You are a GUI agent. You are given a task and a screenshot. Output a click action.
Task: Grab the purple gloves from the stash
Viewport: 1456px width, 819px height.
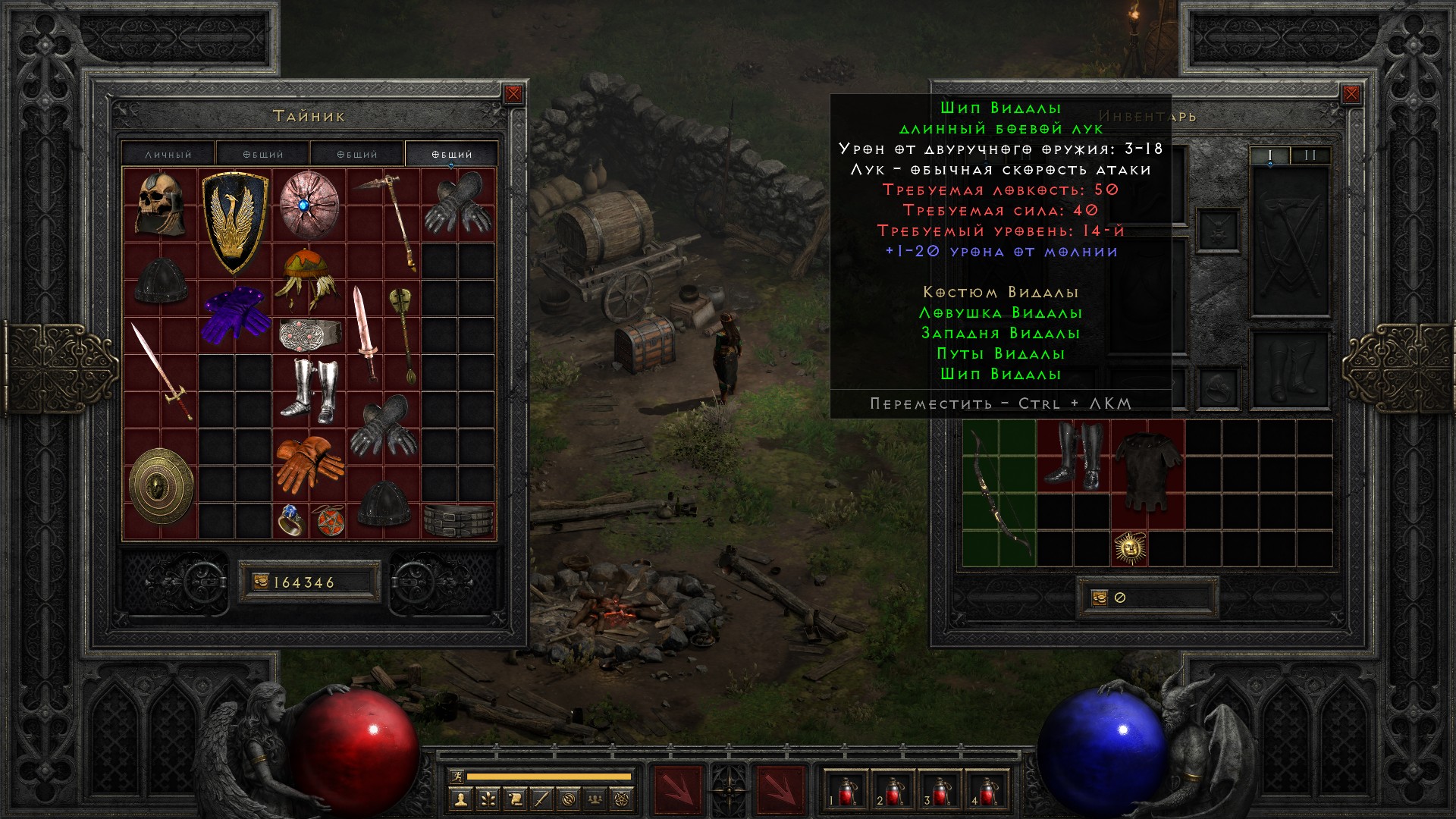tap(236, 315)
